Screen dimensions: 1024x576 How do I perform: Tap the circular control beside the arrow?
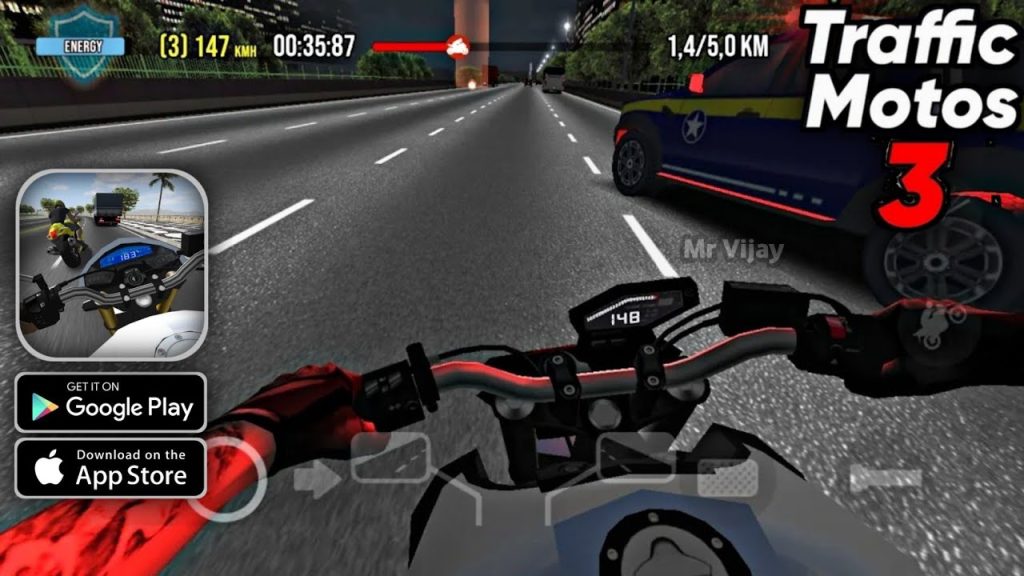(x=228, y=477)
